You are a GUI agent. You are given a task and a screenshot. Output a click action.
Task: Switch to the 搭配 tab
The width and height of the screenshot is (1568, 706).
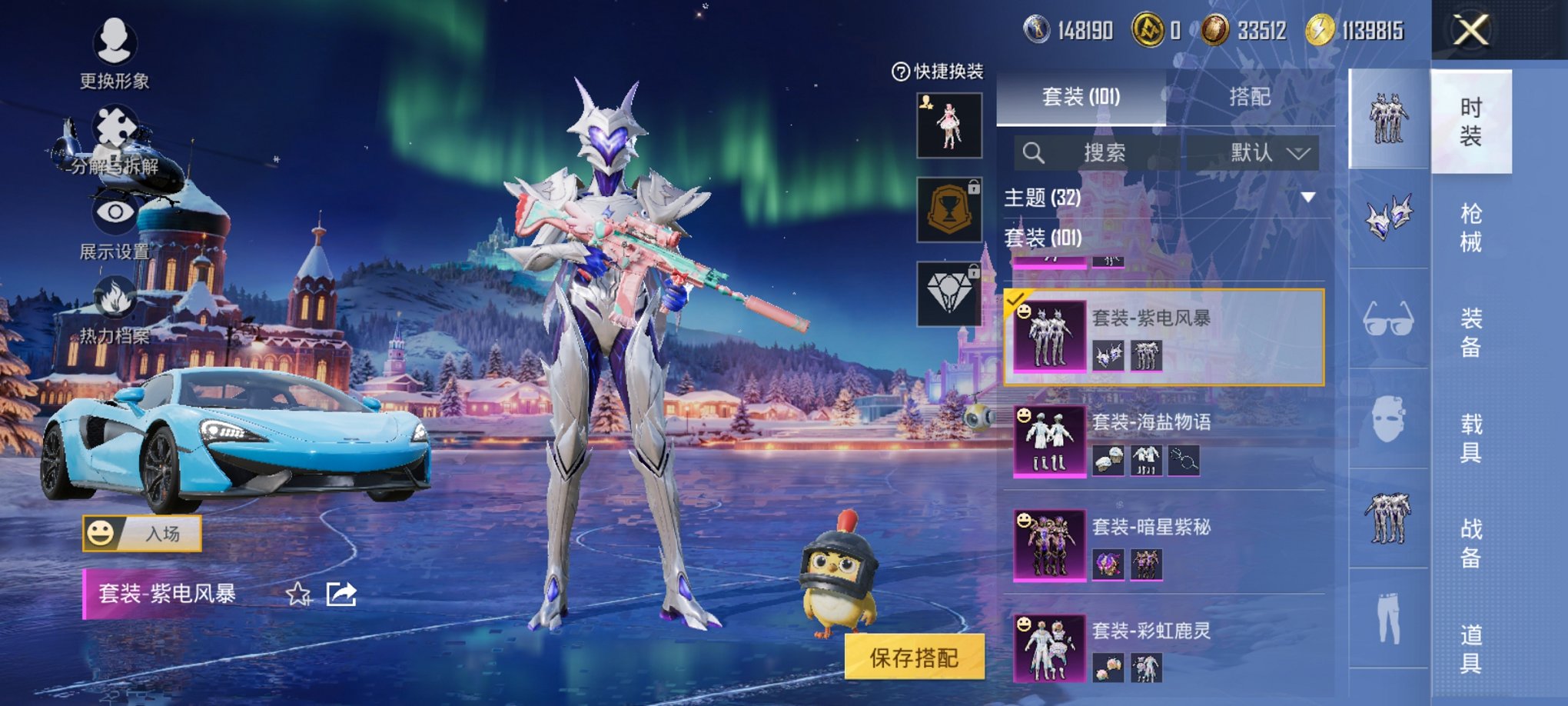coord(1249,97)
